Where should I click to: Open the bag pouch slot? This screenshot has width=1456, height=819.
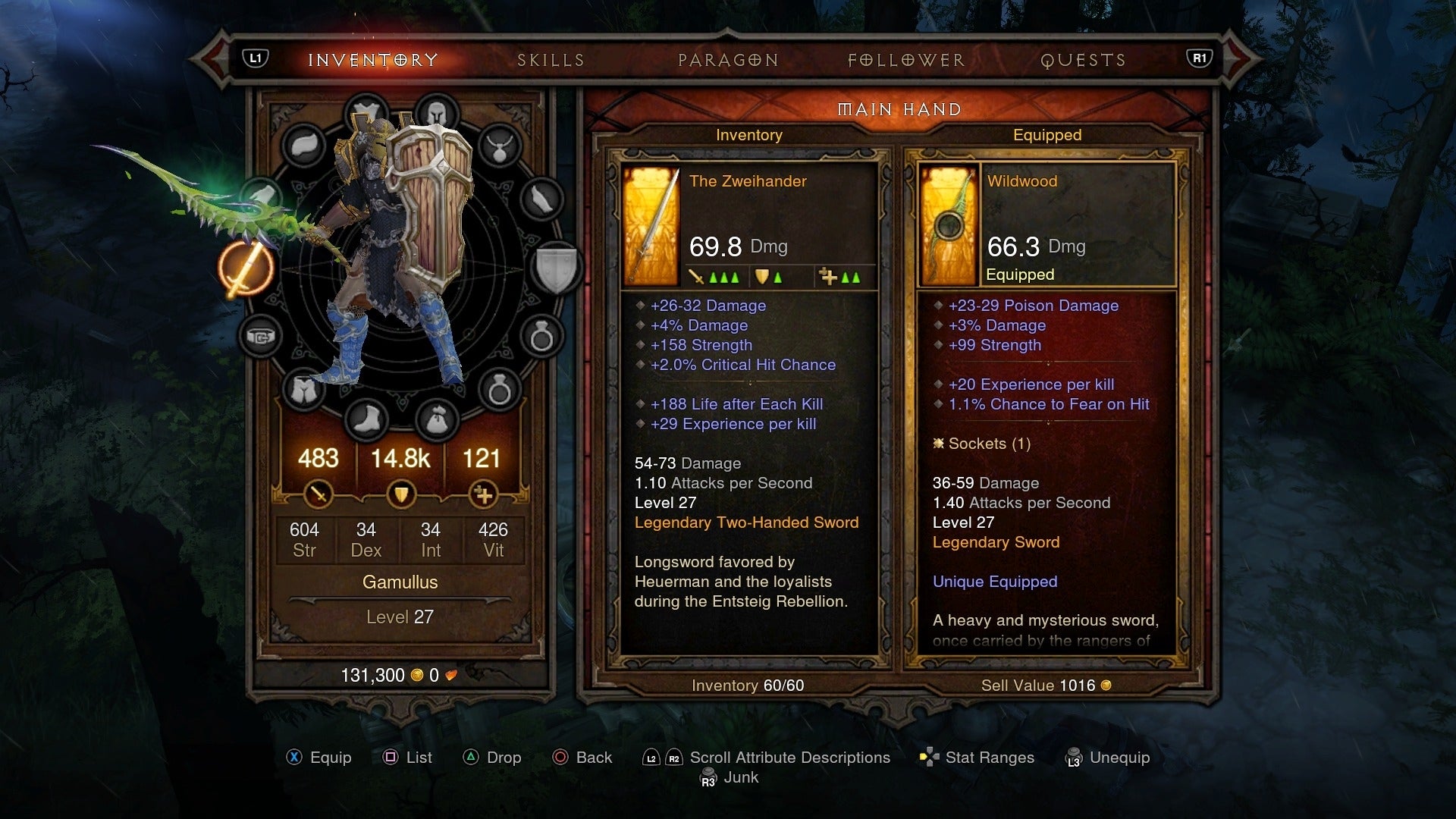[x=437, y=418]
